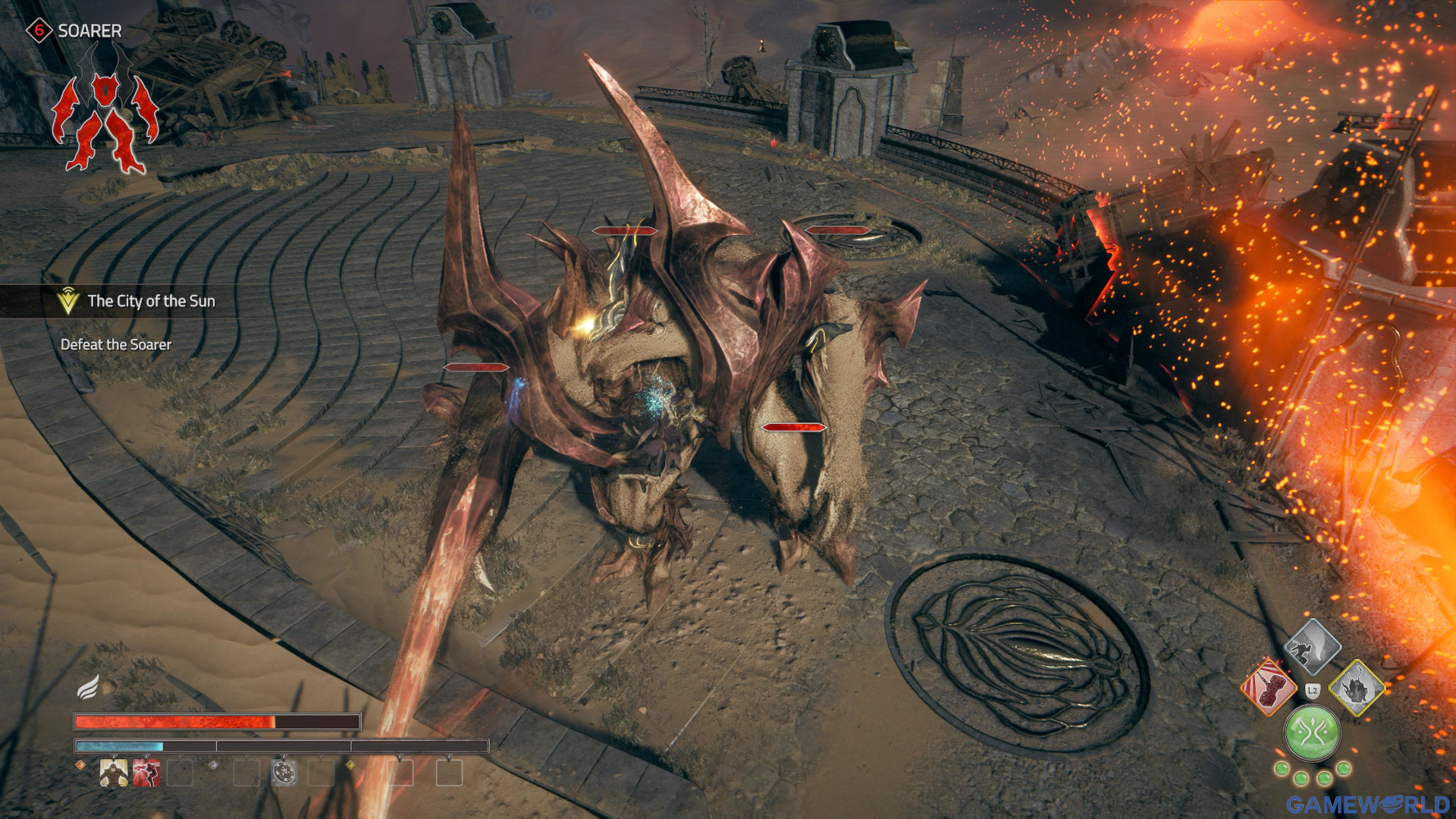Select the golden ape skill slot
This screenshot has height=819, width=1456.
click(114, 773)
